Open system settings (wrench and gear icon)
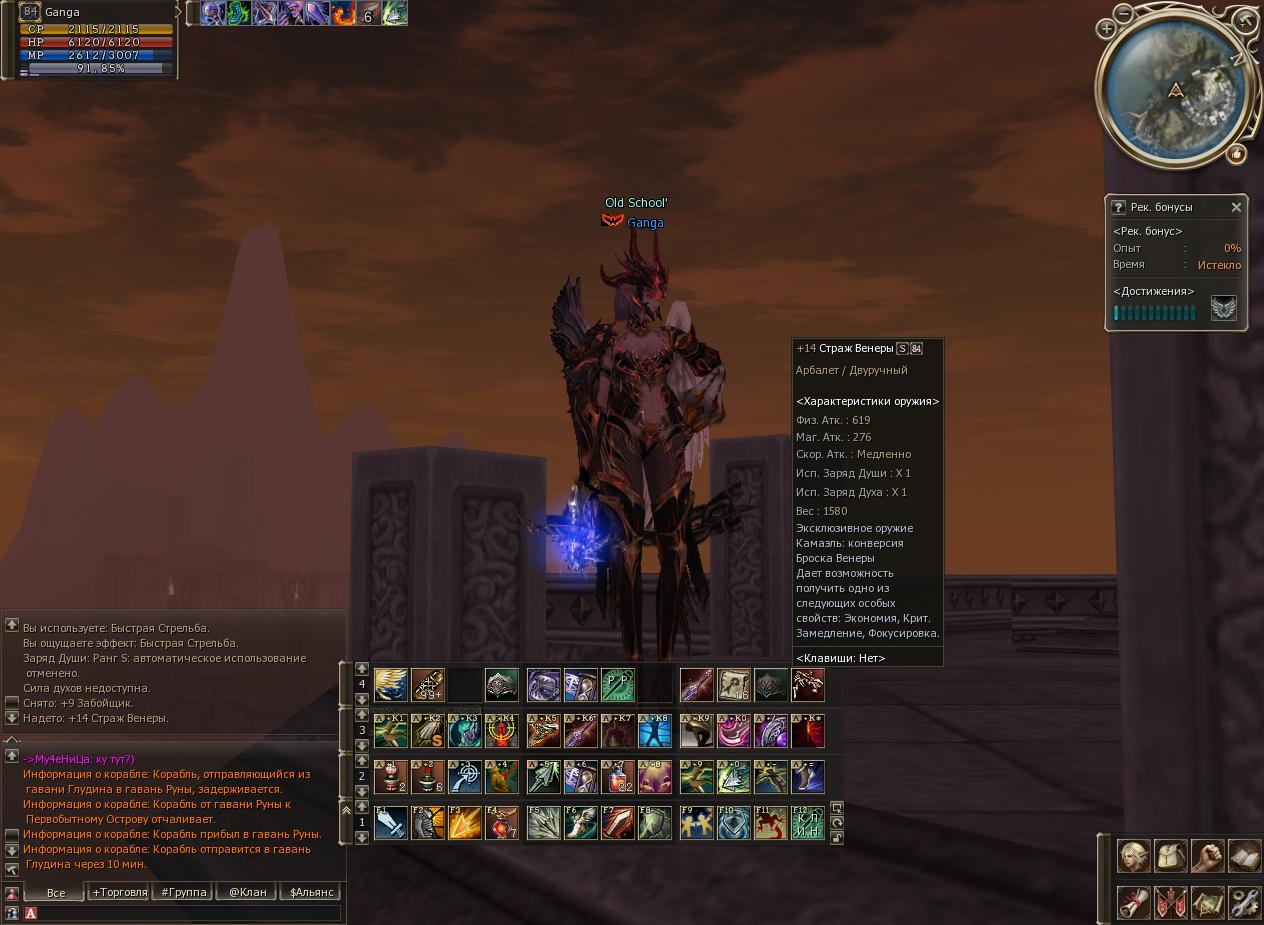The width and height of the screenshot is (1264, 925). 1244,903
